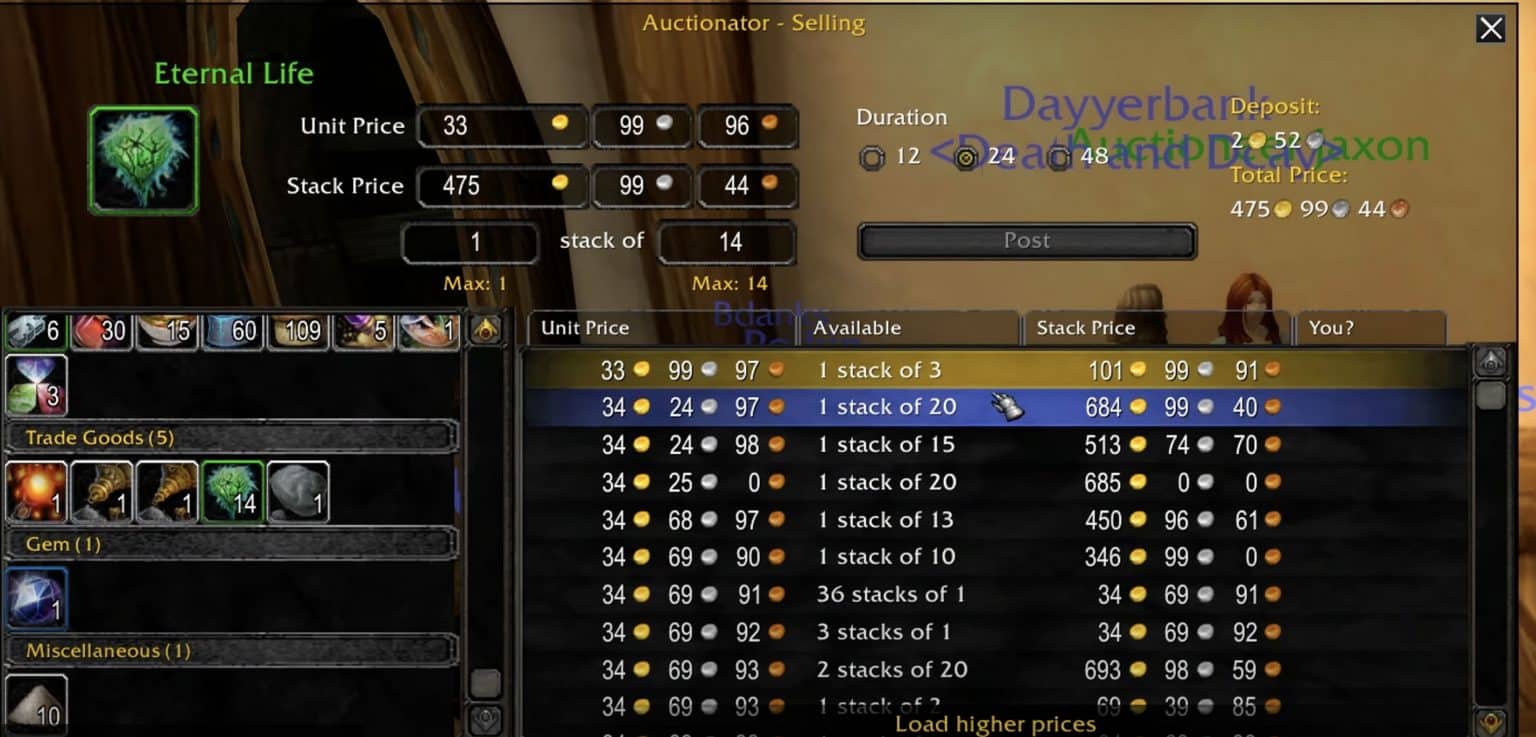Select the blue gem in the Gem section

click(36, 599)
